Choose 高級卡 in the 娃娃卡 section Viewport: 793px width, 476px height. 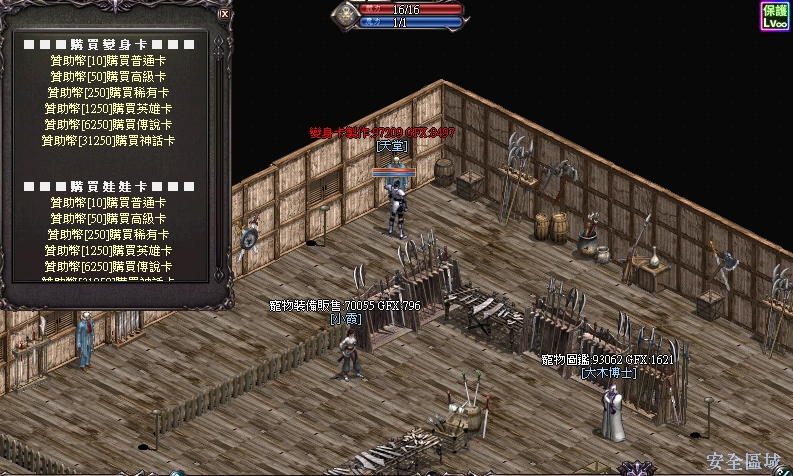coord(108,219)
